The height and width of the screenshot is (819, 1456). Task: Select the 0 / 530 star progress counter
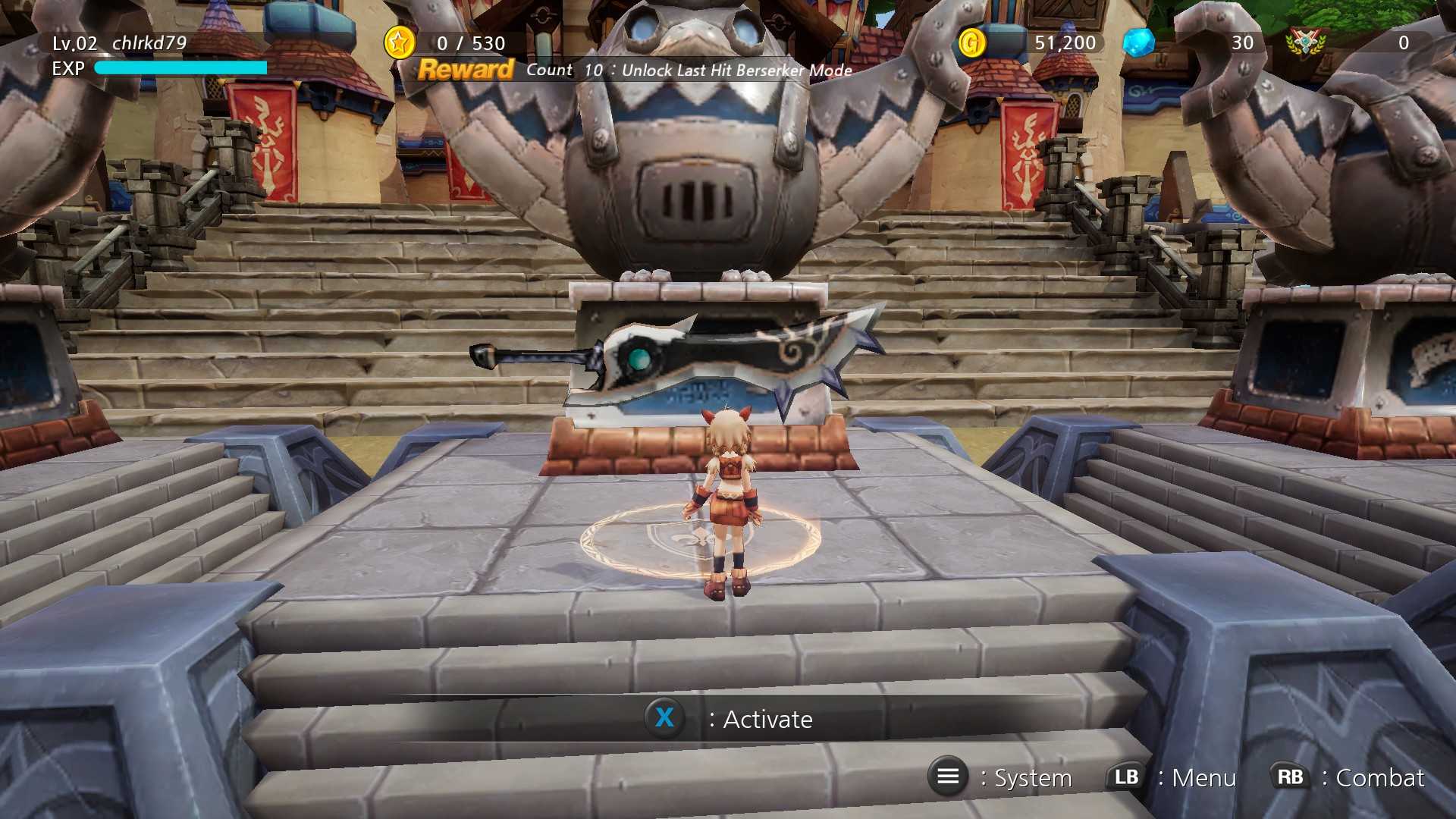coord(470,43)
